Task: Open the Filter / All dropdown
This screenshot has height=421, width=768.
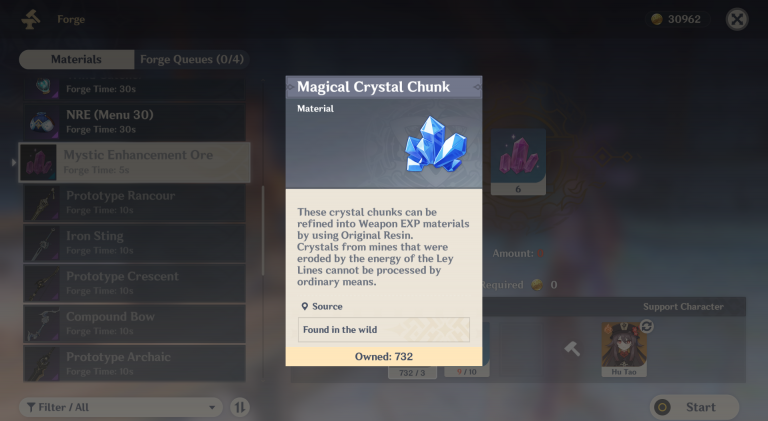Action: (x=120, y=407)
